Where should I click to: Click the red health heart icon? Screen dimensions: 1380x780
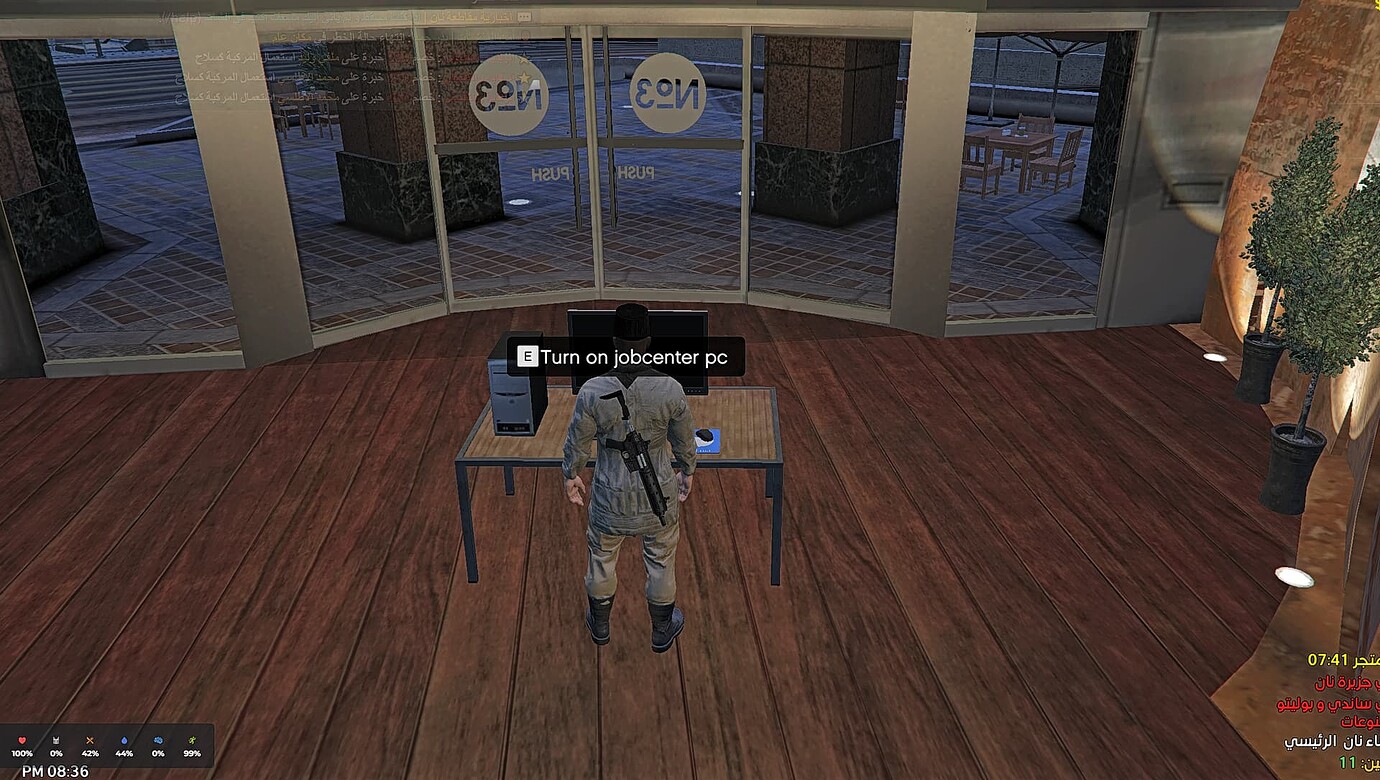(x=22, y=740)
